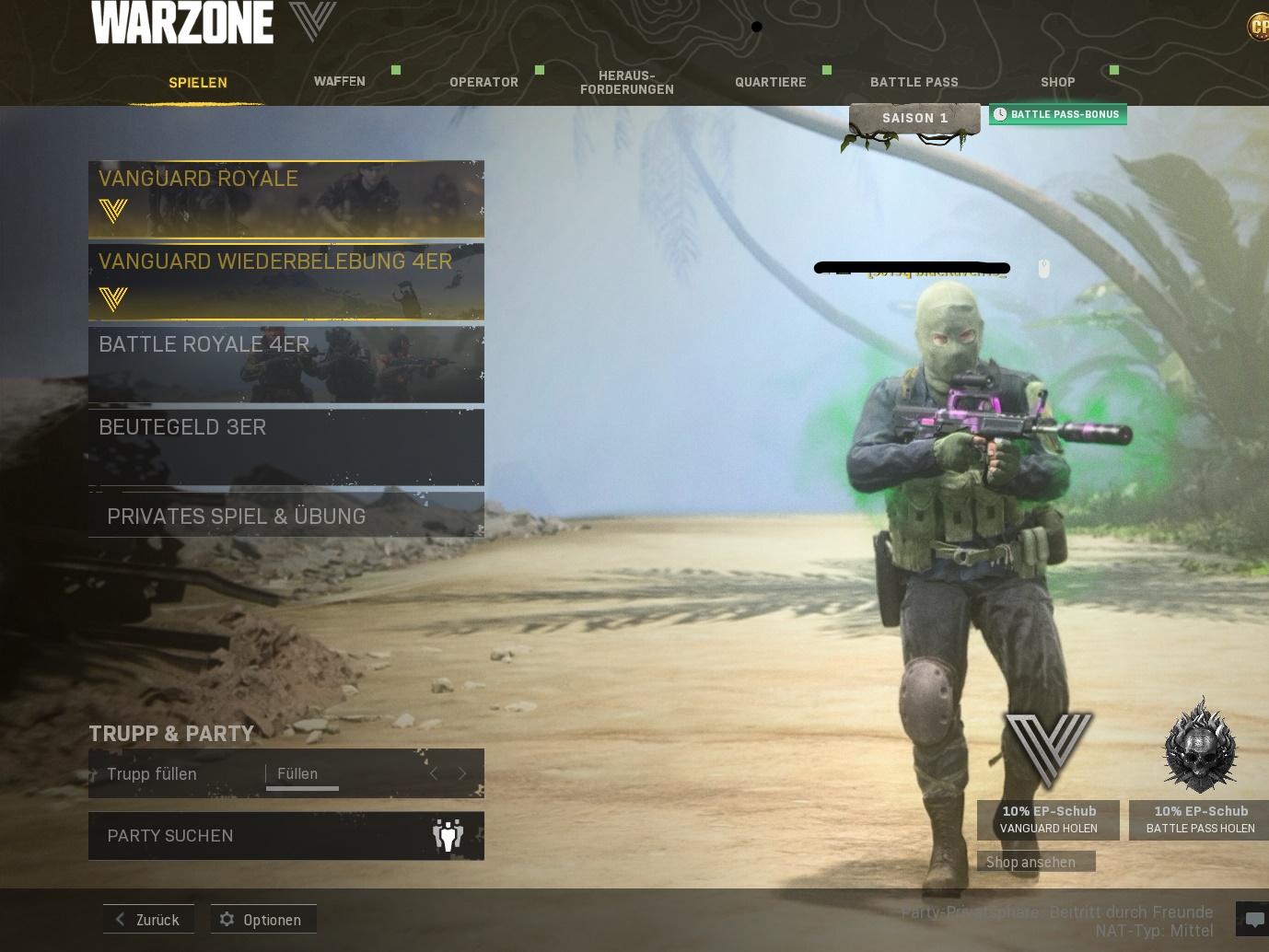This screenshot has height=952, width=1269.
Task: Click the back chevron on the Zurück button
Action: tap(120, 919)
